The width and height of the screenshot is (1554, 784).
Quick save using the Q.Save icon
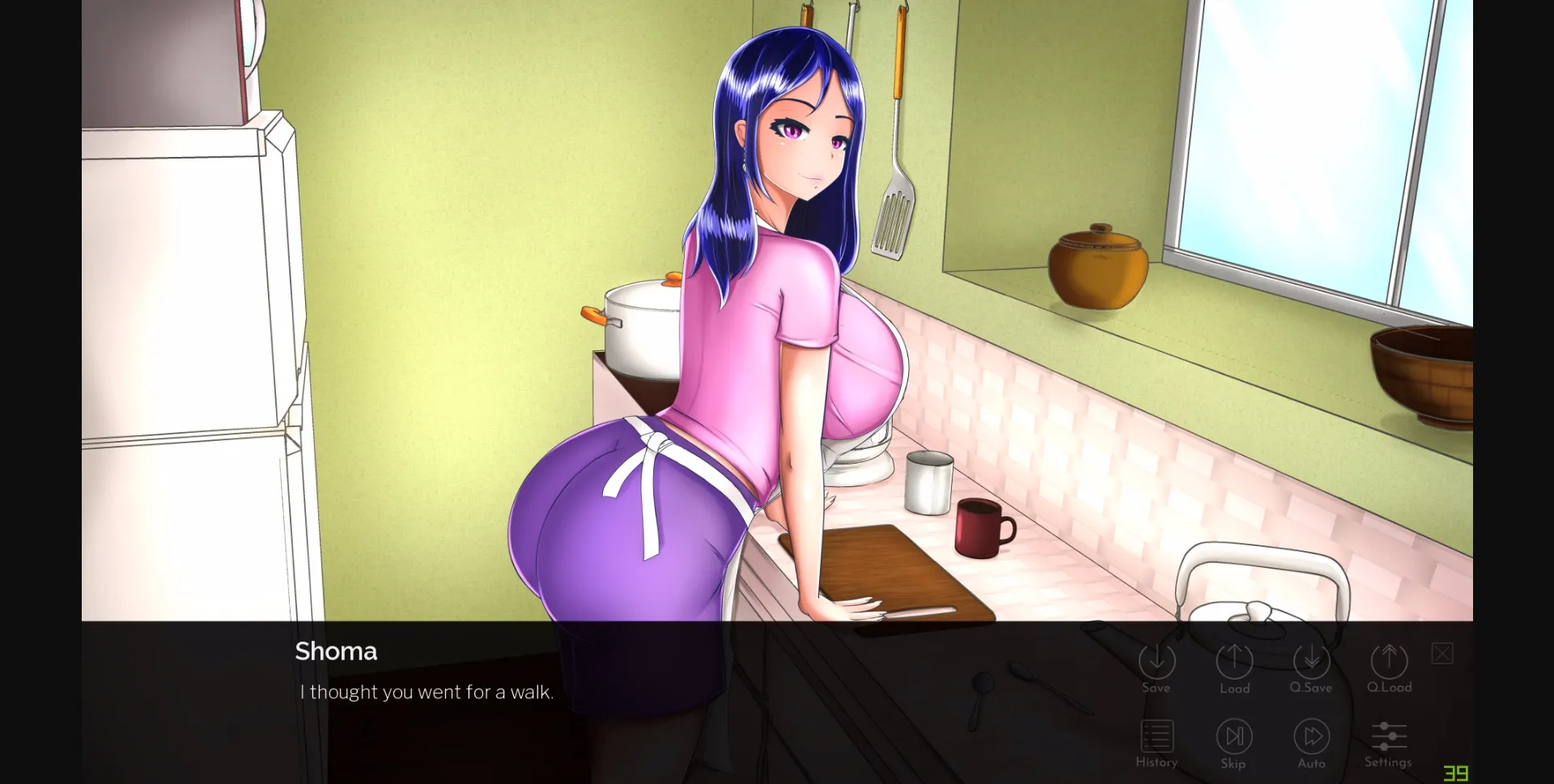1311,662
